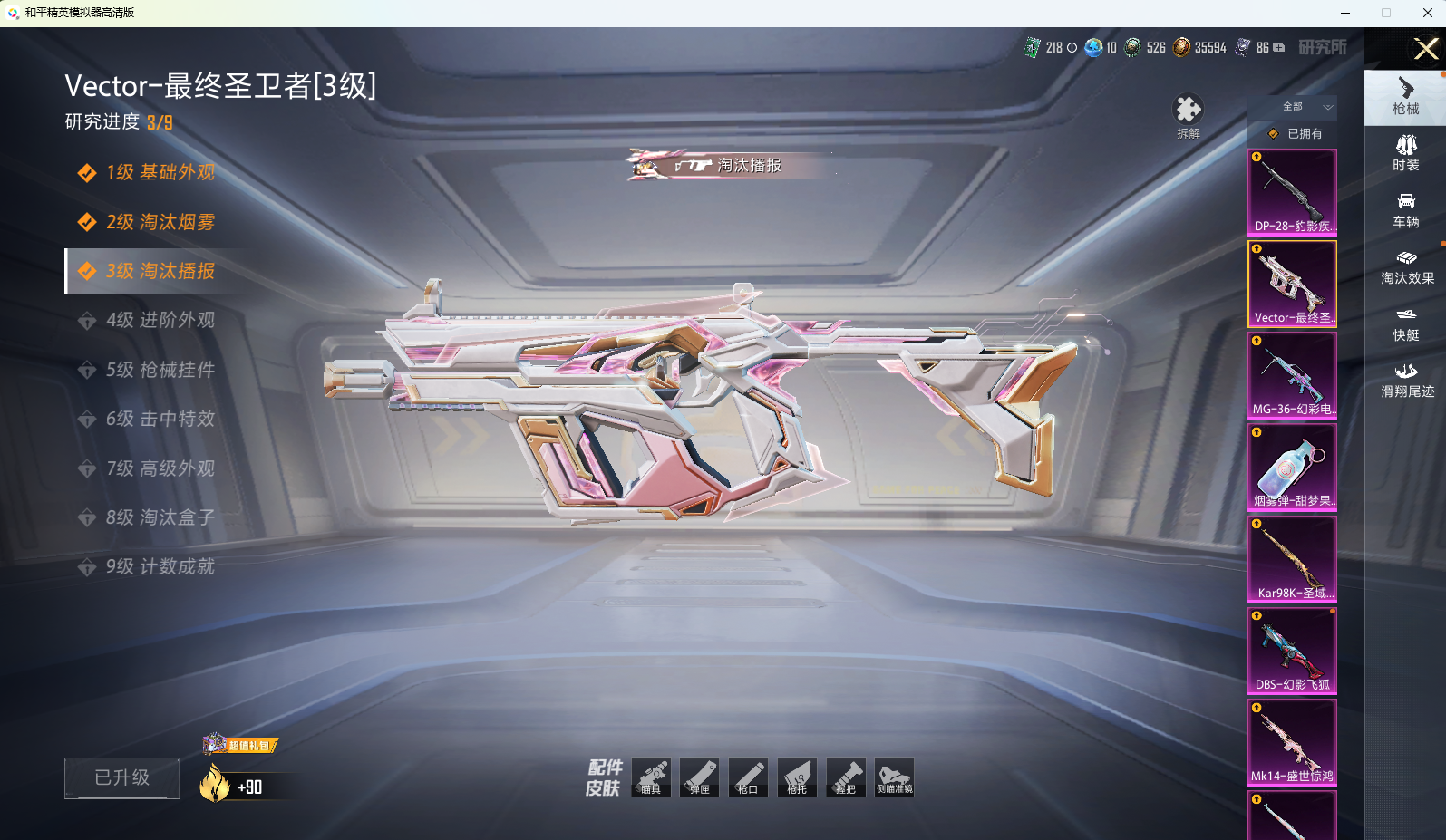1446x840 pixels.
Task: Choose level 2 淘汰烟雾 entry
Action: tap(160, 222)
